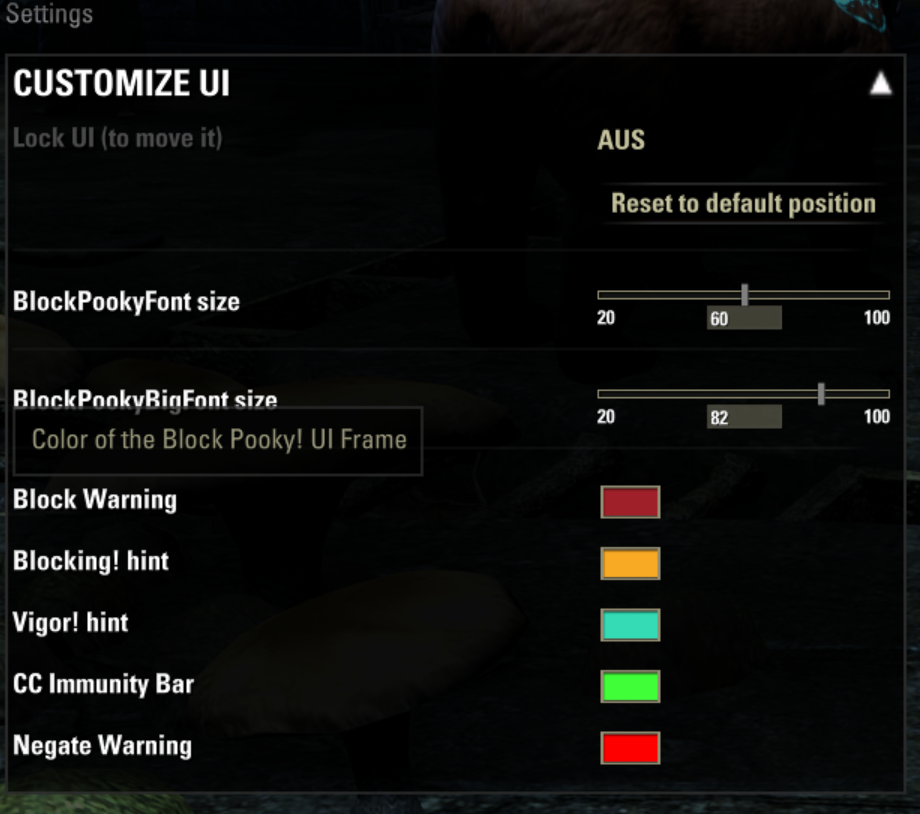The width and height of the screenshot is (920, 814).
Task: Change the Blocking! hint orange color
Action: click(630, 564)
